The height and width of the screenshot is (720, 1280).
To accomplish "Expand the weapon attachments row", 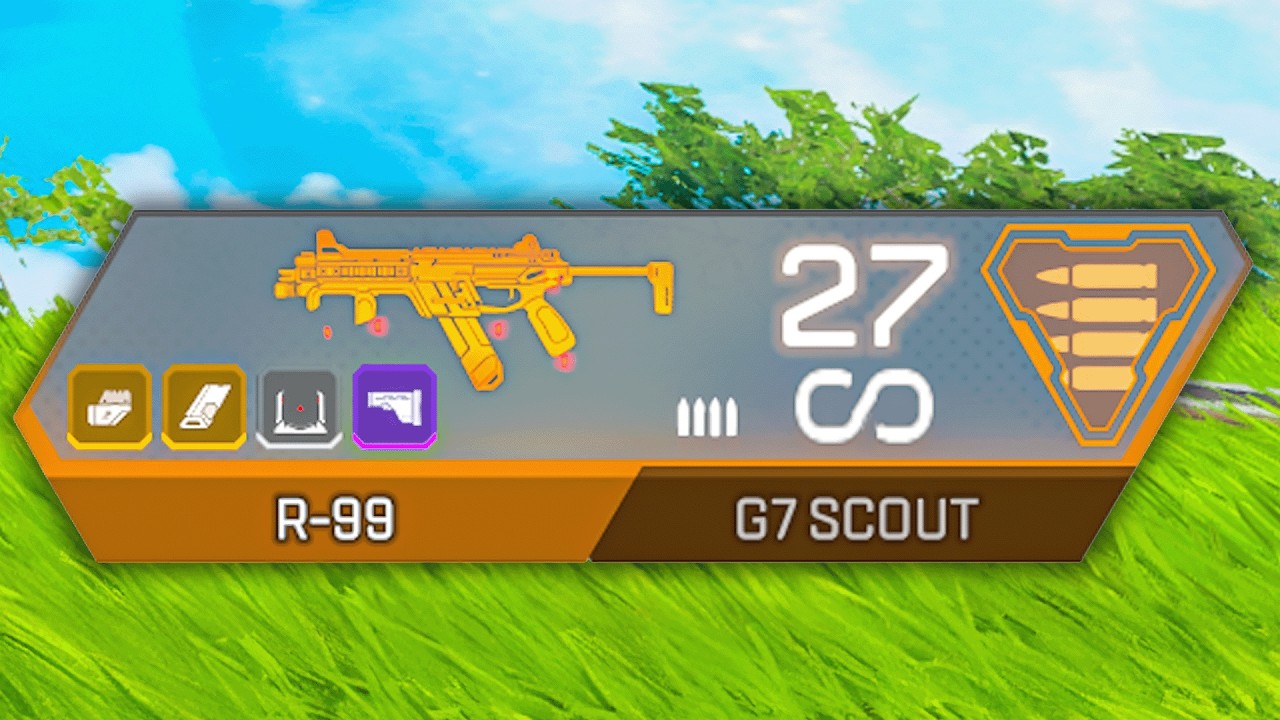I will pyautogui.click(x=250, y=407).
